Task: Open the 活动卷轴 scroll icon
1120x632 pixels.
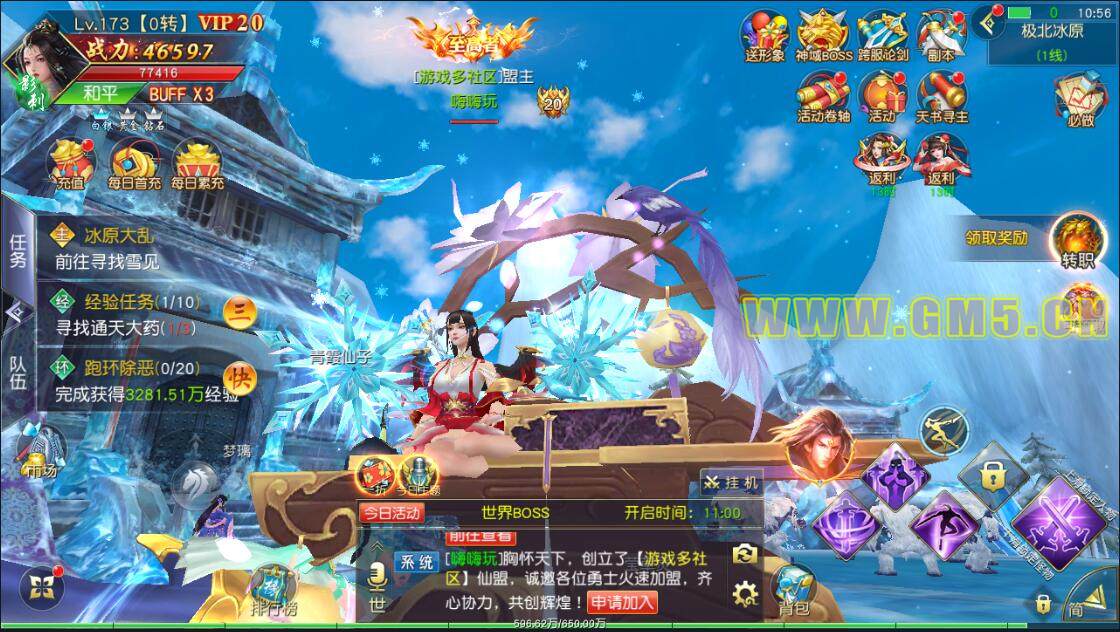Action: (823, 97)
